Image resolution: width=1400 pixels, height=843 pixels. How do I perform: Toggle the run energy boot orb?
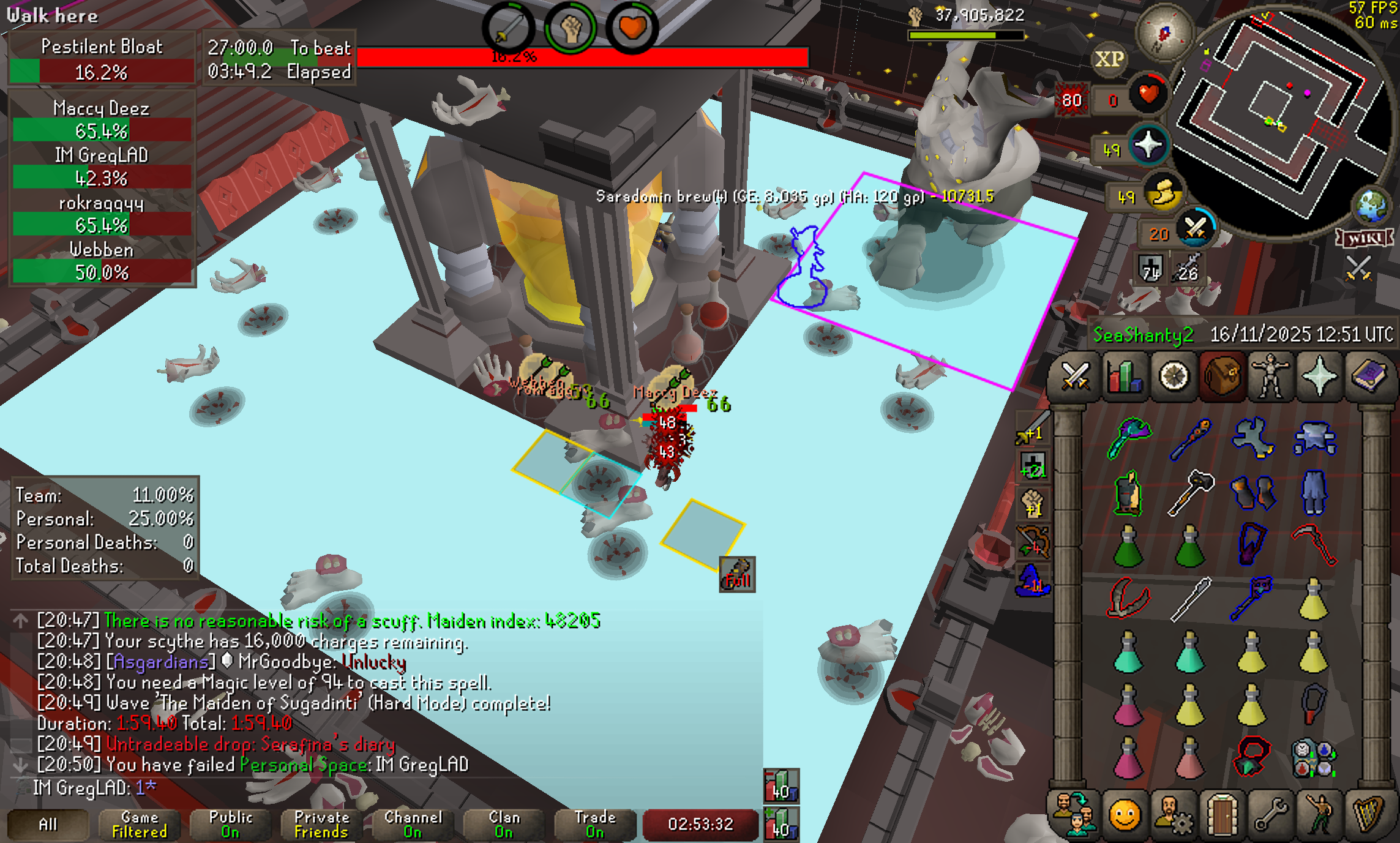tap(1163, 194)
